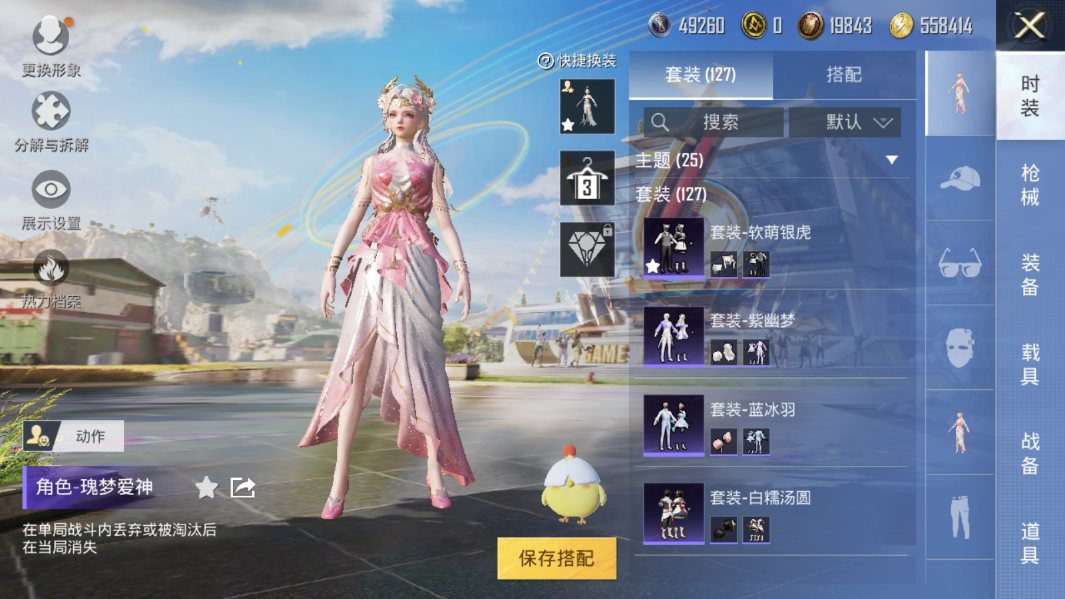This screenshot has height=599, width=1065.
Task: Select the 套装 (127) tab
Action: coord(700,75)
